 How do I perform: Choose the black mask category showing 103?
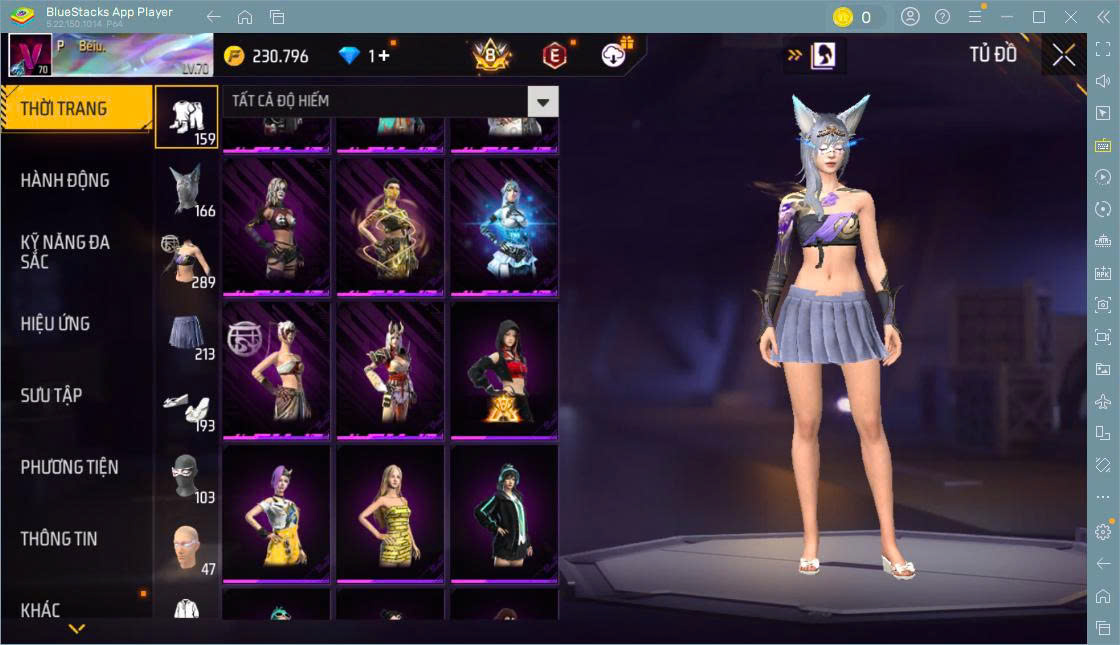tap(187, 477)
